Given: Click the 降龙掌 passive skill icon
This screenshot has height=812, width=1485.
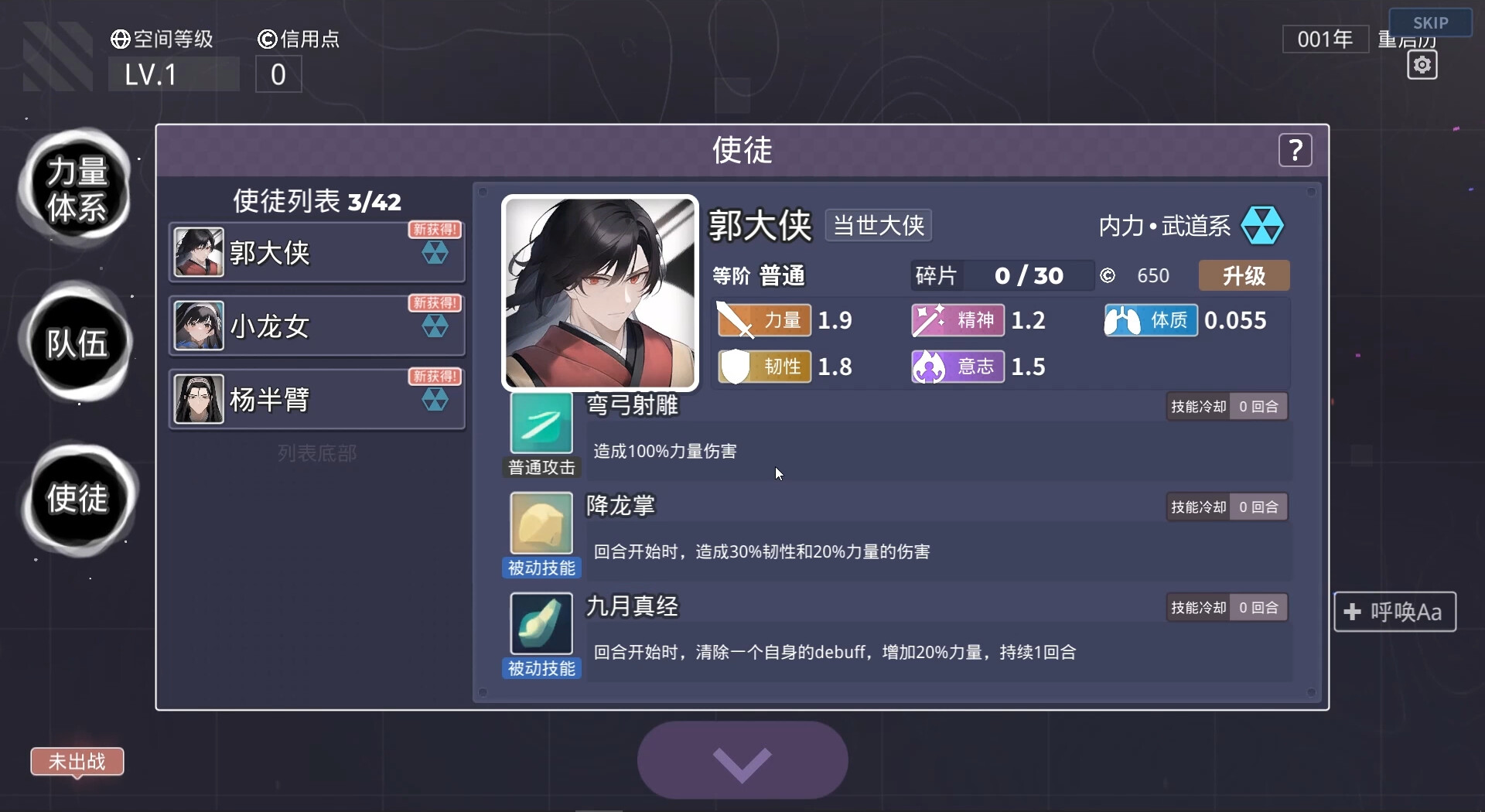Looking at the screenshot, I should tap(541, 524).
